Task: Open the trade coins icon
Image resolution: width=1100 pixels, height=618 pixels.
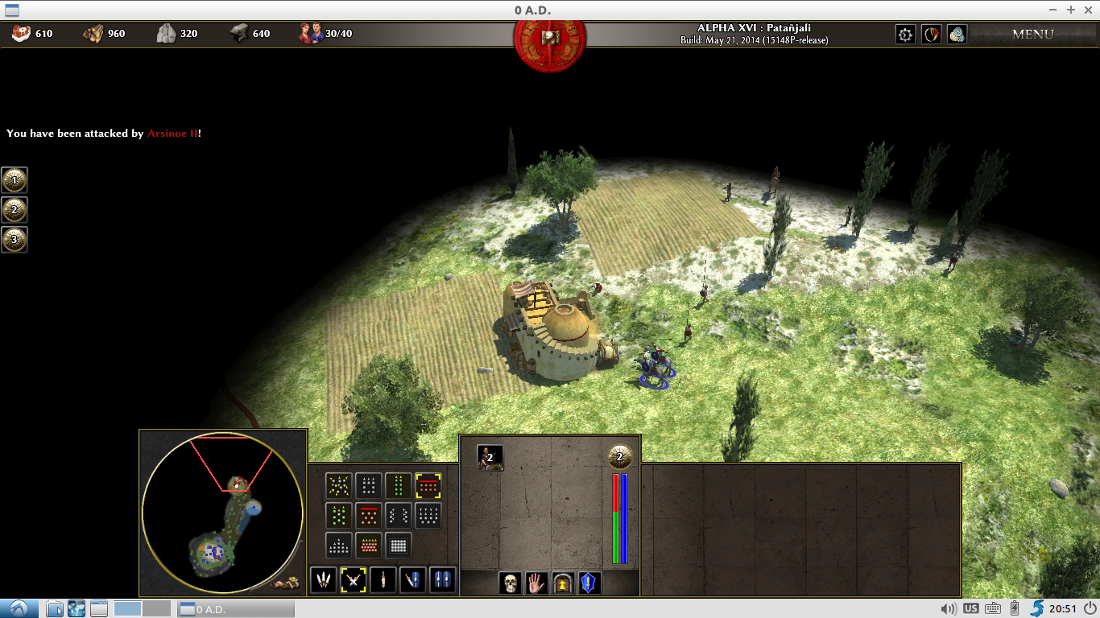Action: [957, 34]
